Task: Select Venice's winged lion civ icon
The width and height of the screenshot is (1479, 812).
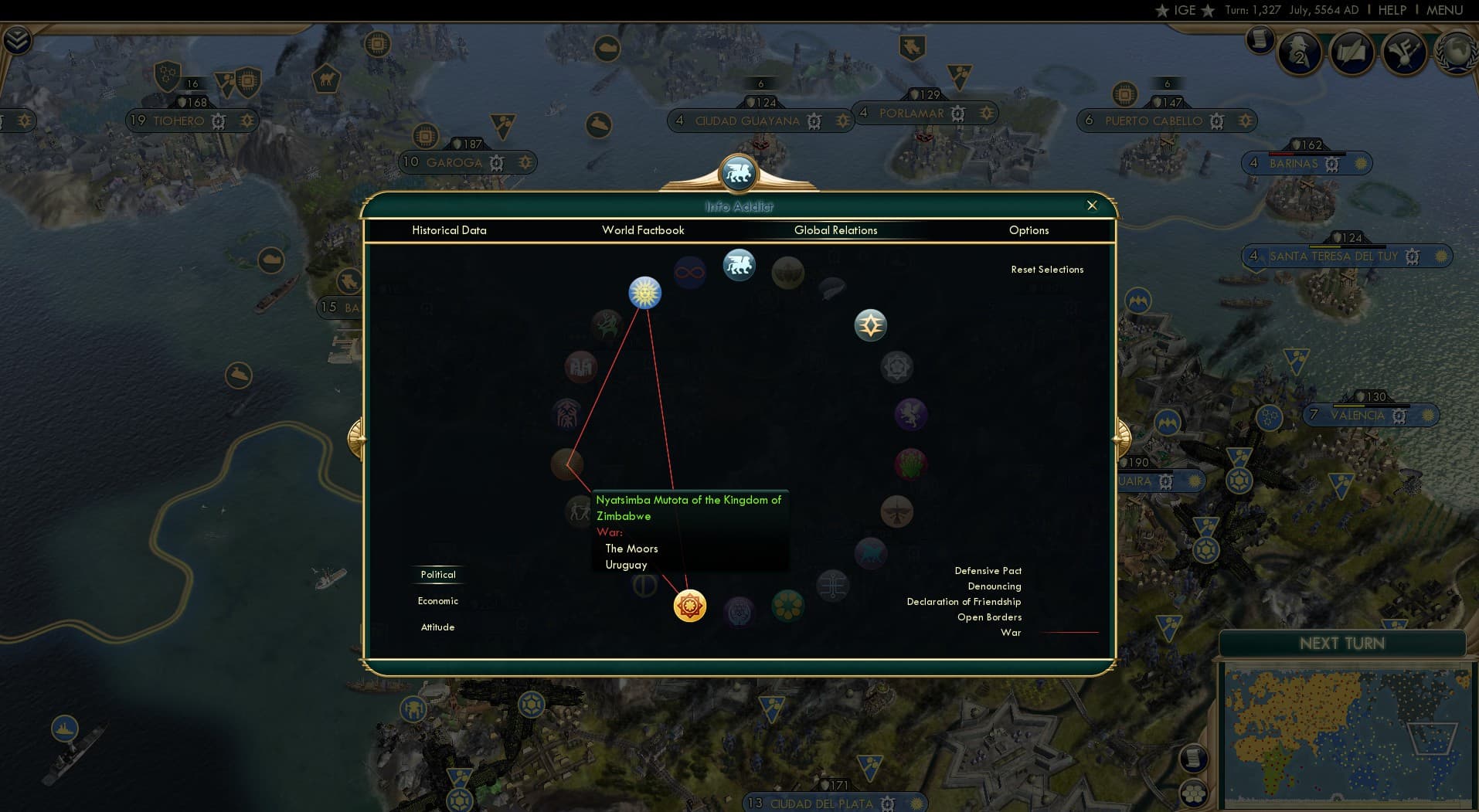Action: click(x=739, y=265)
